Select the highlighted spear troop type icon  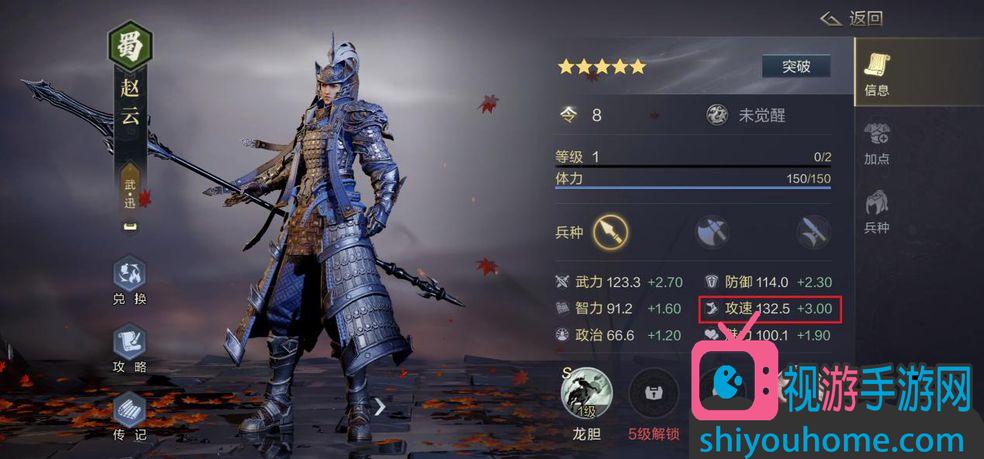point(610,232)
